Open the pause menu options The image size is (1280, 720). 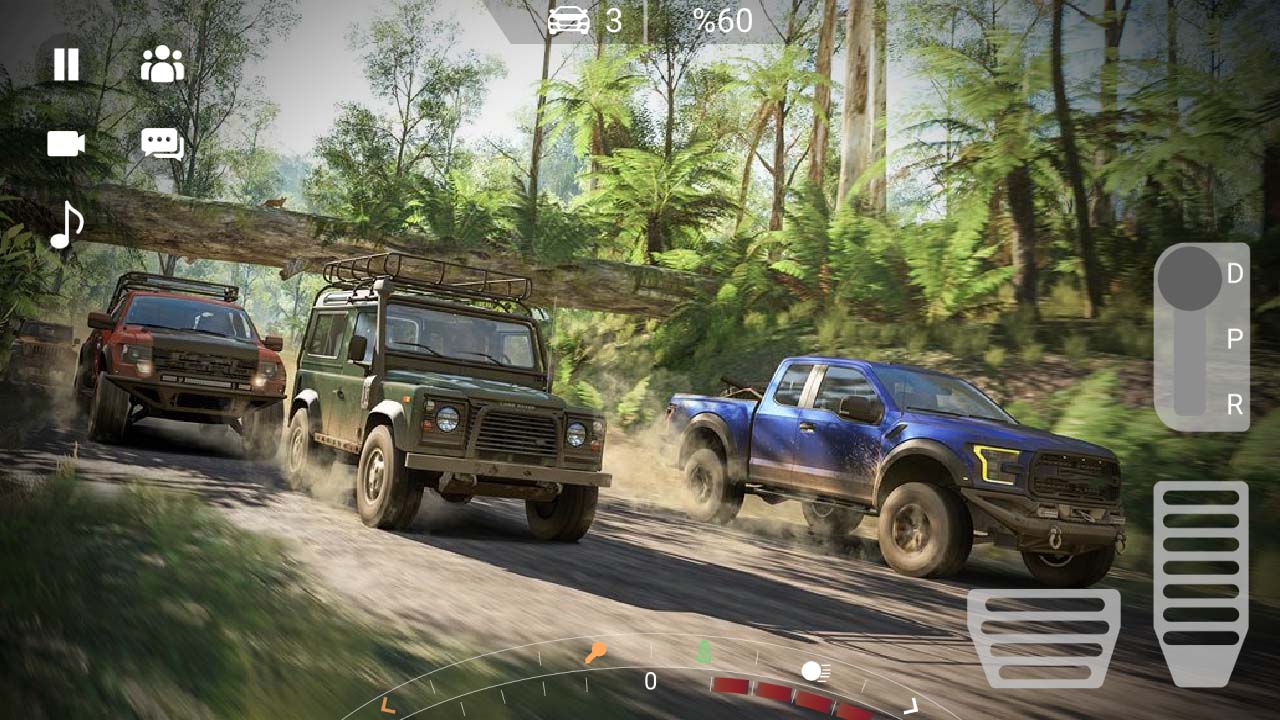coord(65,65)
